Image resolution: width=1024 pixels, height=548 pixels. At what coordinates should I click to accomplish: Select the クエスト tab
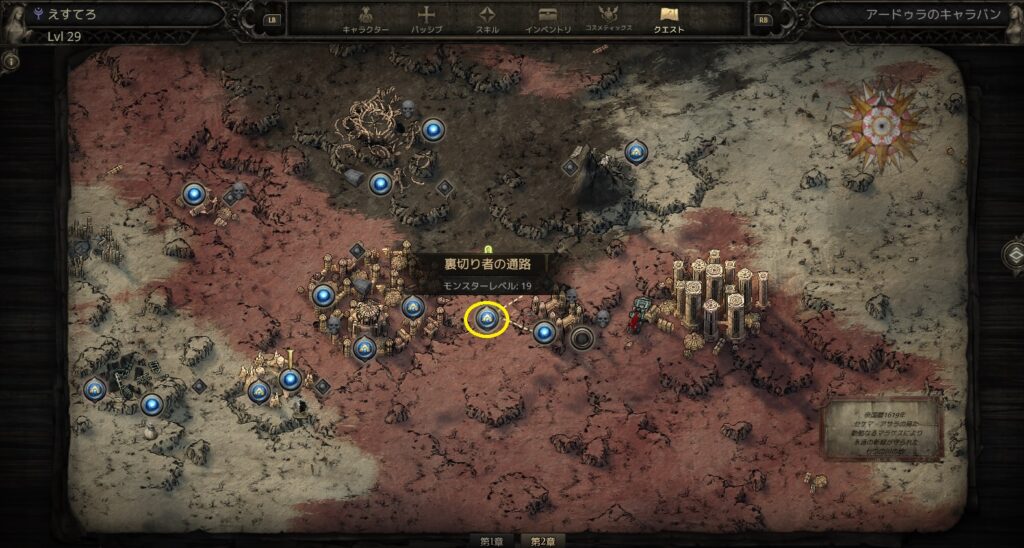pyautogui.click(x=669, y=20)
